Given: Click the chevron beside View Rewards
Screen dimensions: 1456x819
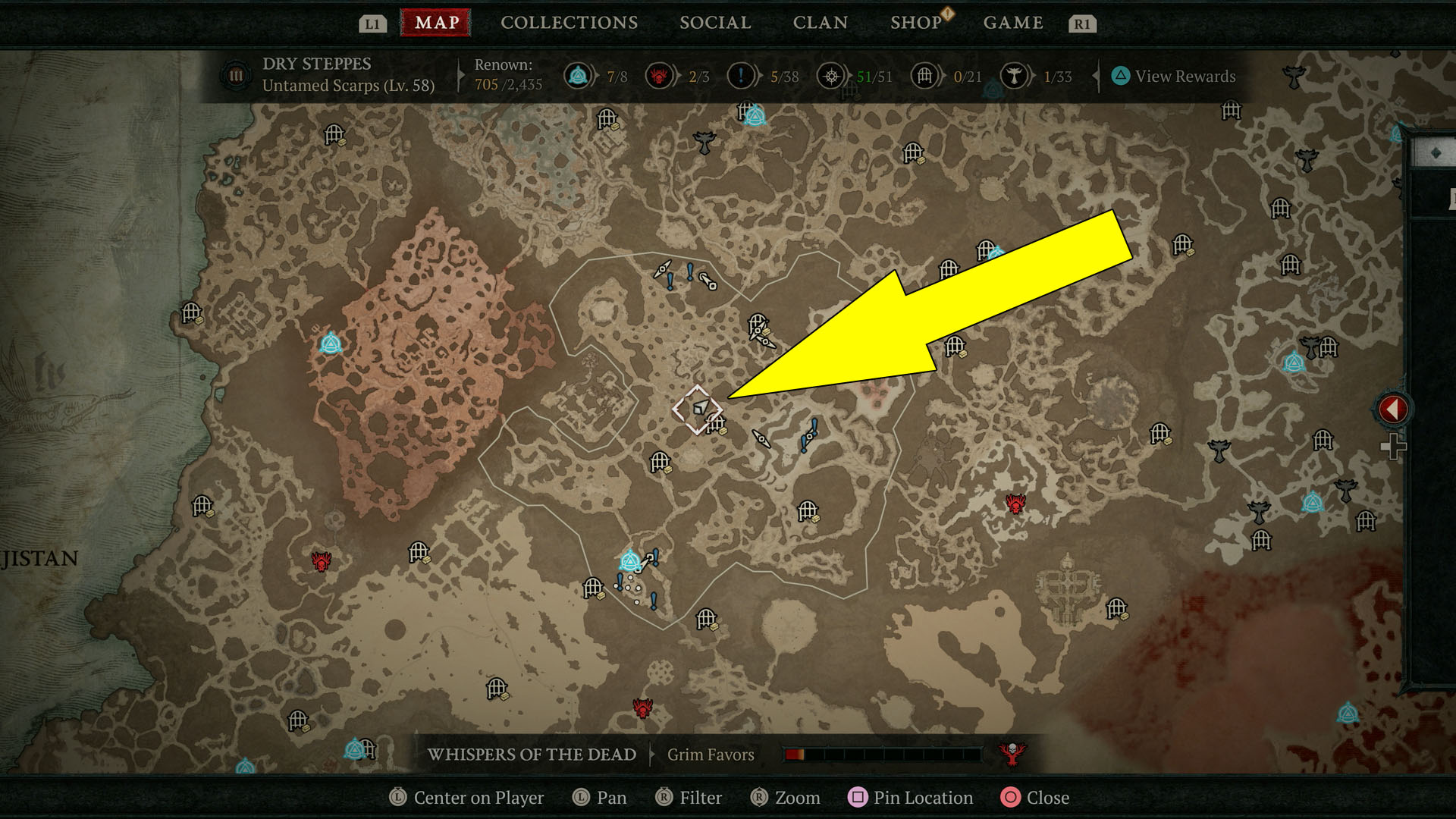Looking at the screenshot, I should point(1097,76).
